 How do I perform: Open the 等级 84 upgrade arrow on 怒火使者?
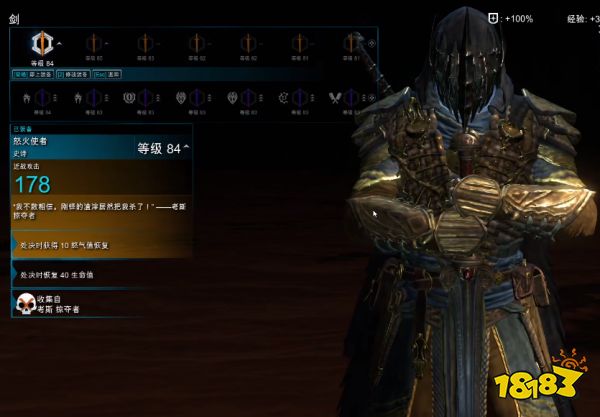186,148
